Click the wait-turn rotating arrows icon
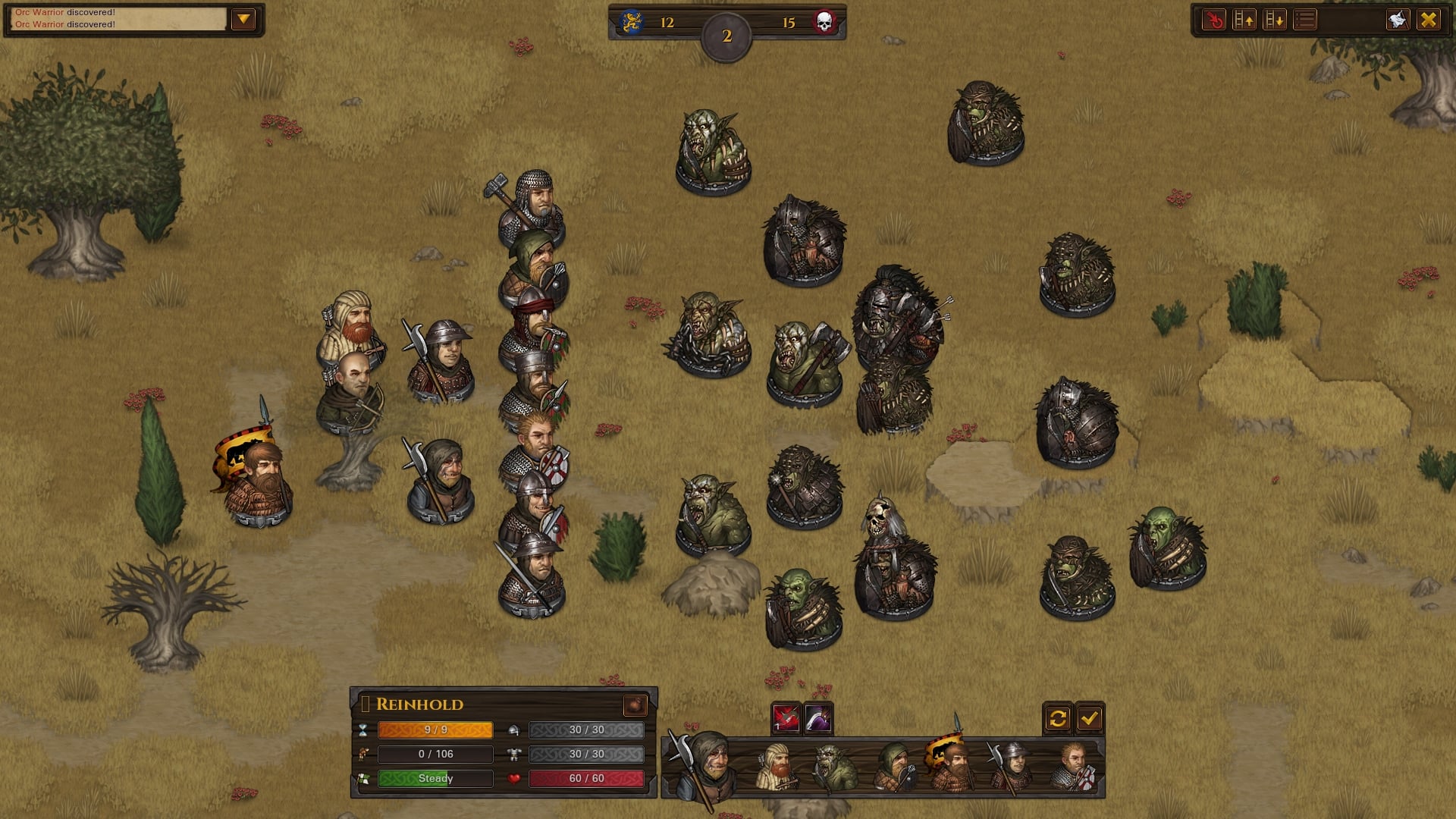The height and width of the screenshot is (819, 1456). pos(1059,717)
